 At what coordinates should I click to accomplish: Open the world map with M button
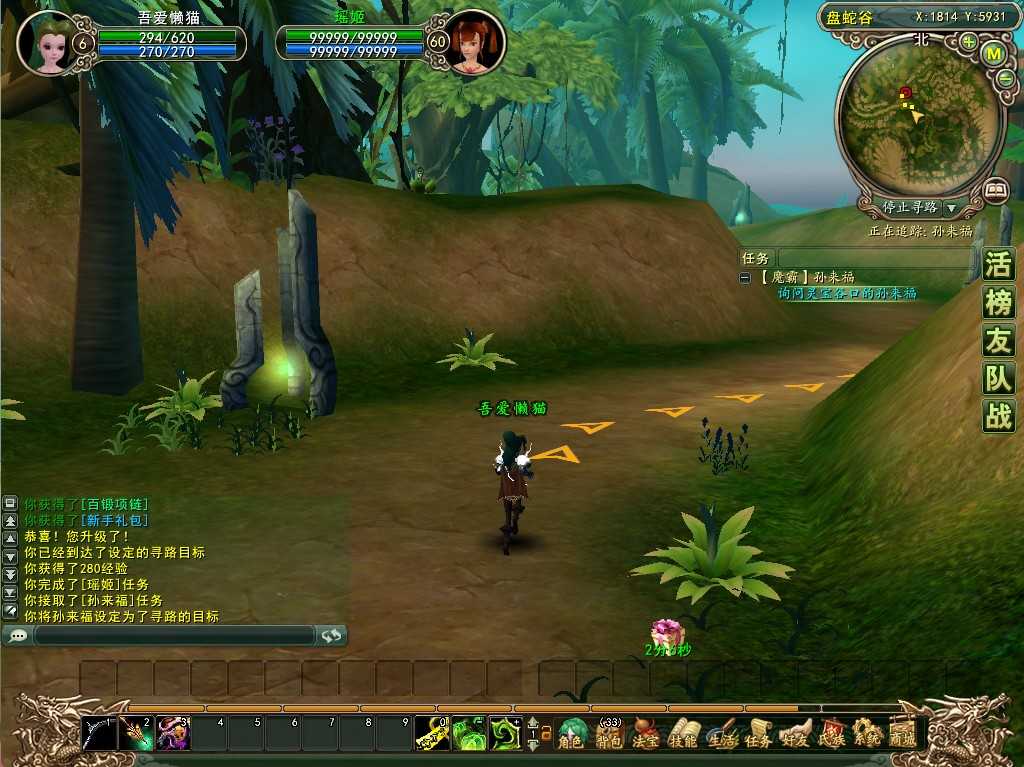[x=993, y=54]
